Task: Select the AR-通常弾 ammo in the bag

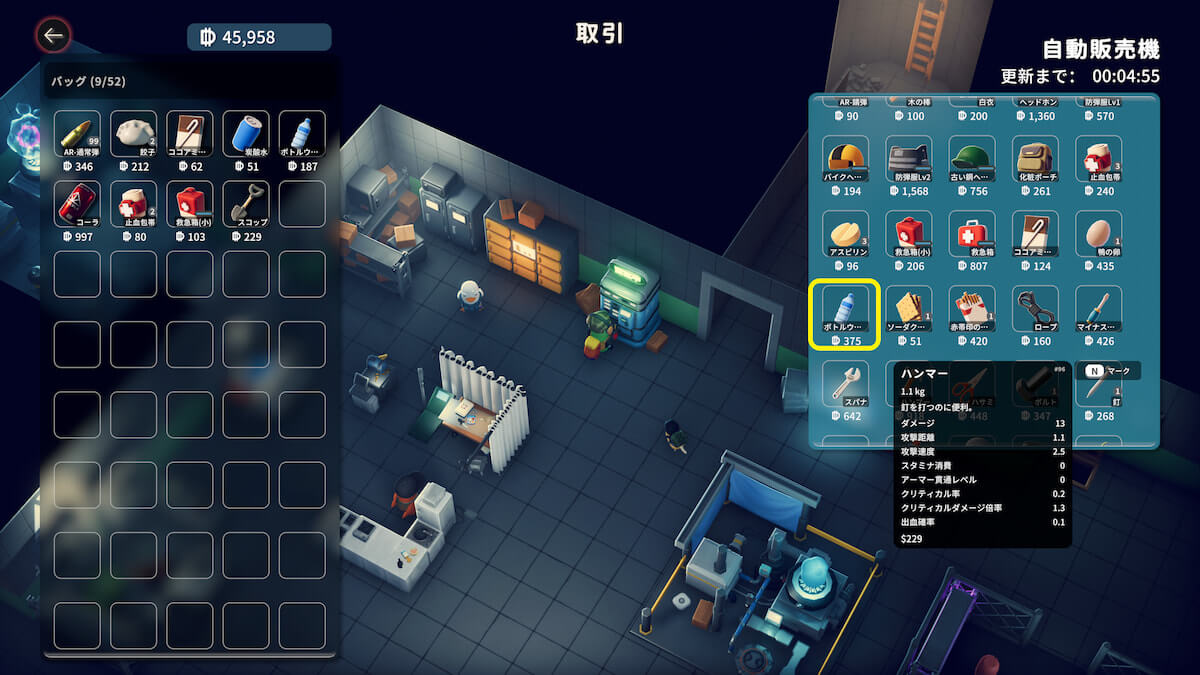Action: point(77,134)
